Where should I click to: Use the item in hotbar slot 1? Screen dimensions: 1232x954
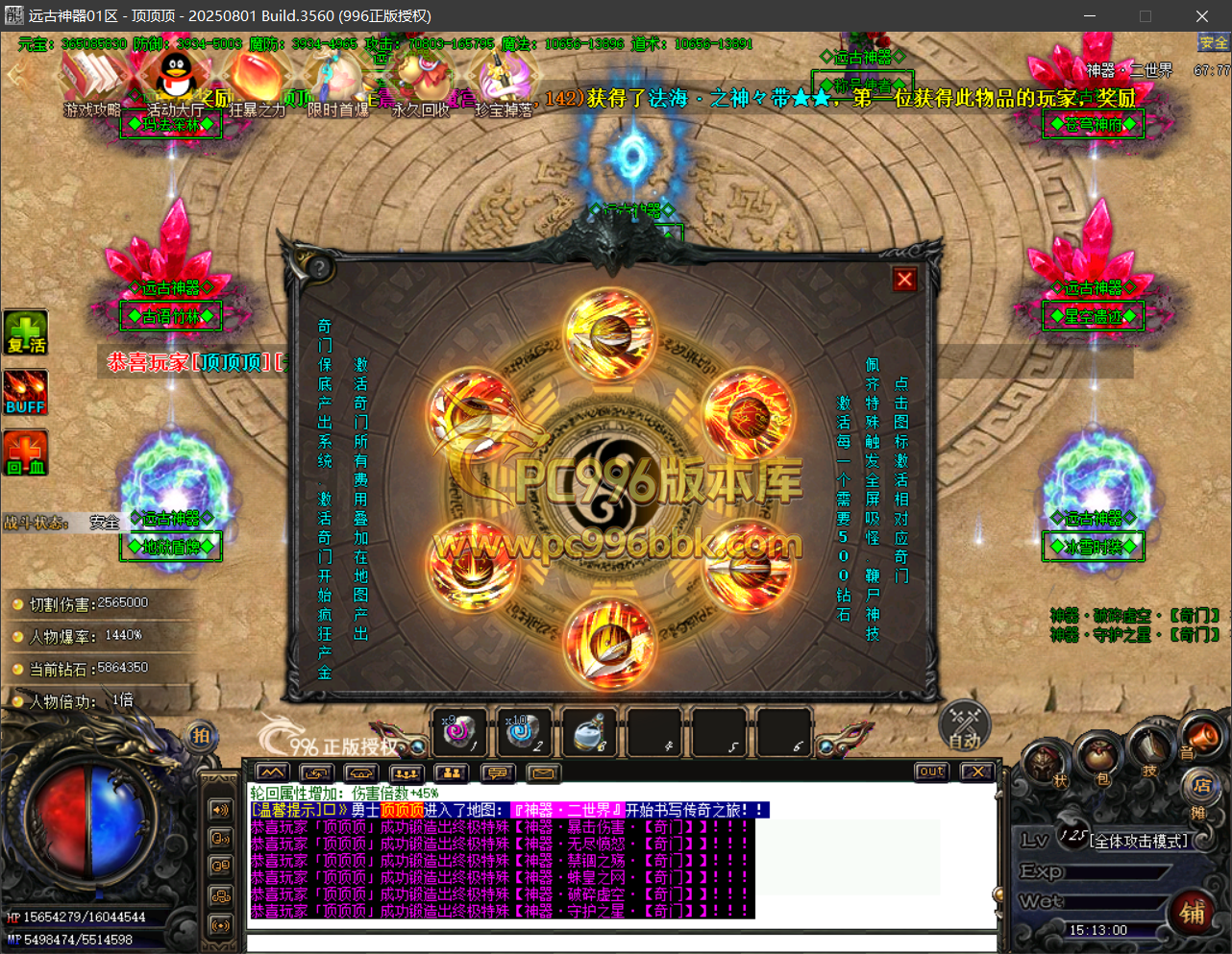click(459, 734)
